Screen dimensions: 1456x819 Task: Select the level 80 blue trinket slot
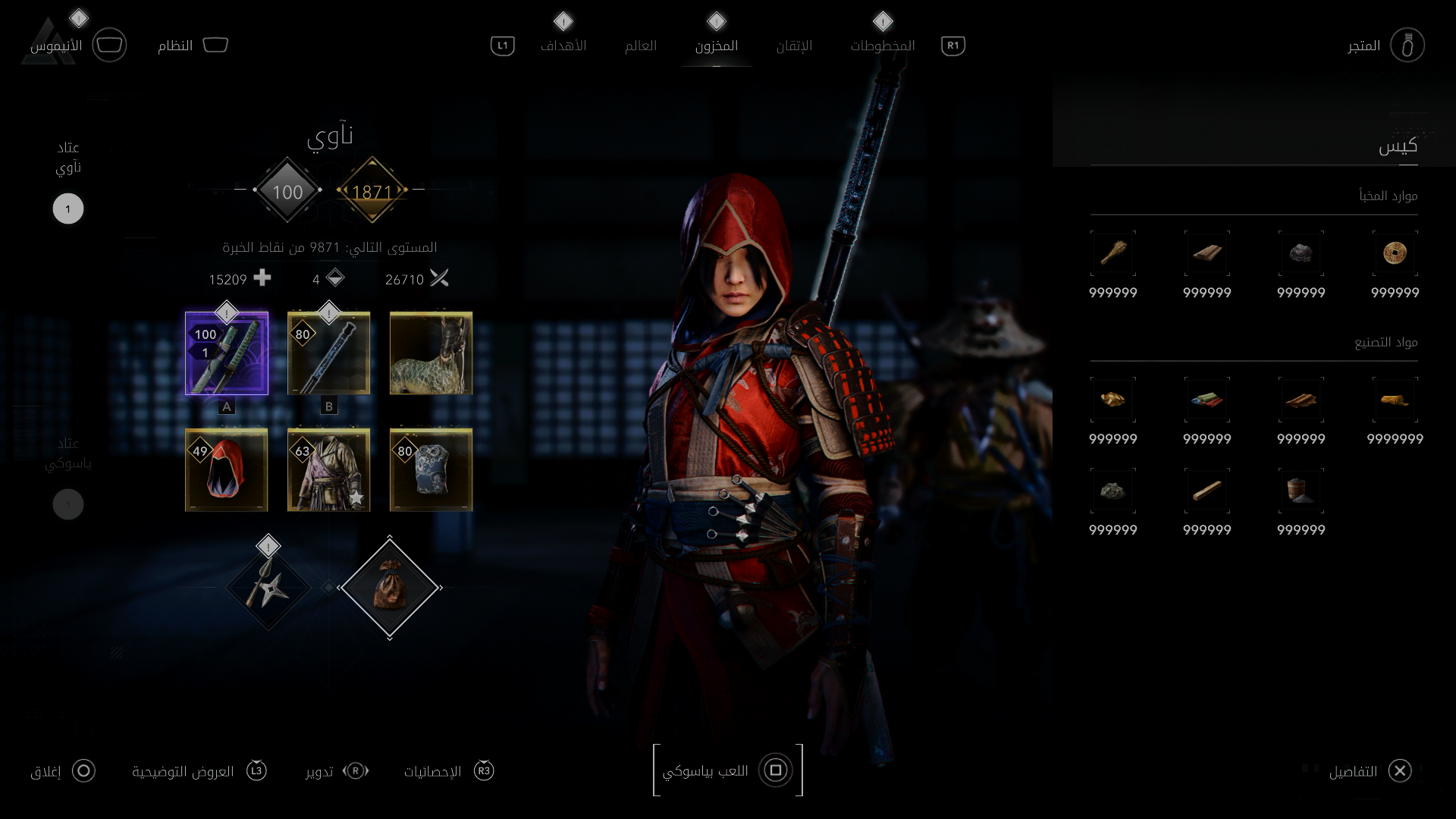click(x=431, y=470)
